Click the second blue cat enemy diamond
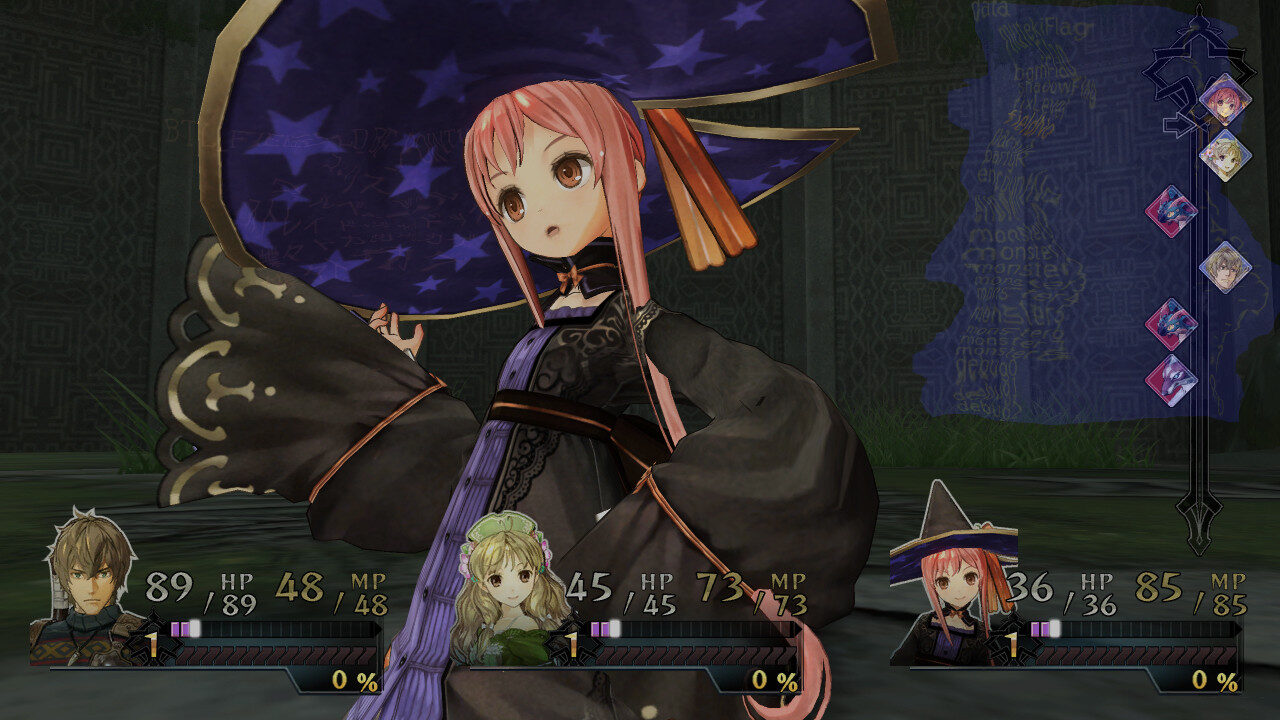The image size is (1280, 720). (x=1171, y=325)
